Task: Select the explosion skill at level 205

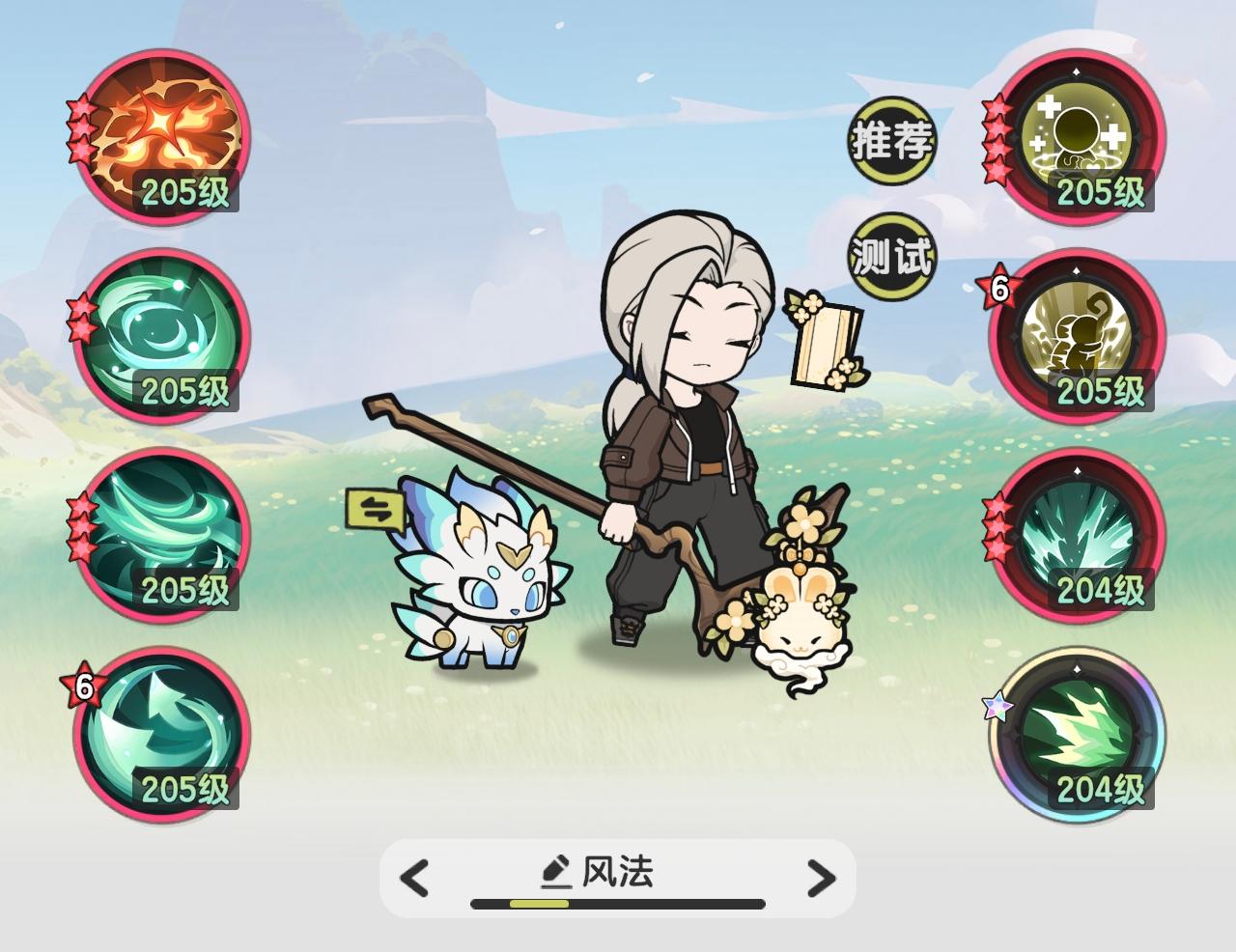Action: (x=159, y=145)
